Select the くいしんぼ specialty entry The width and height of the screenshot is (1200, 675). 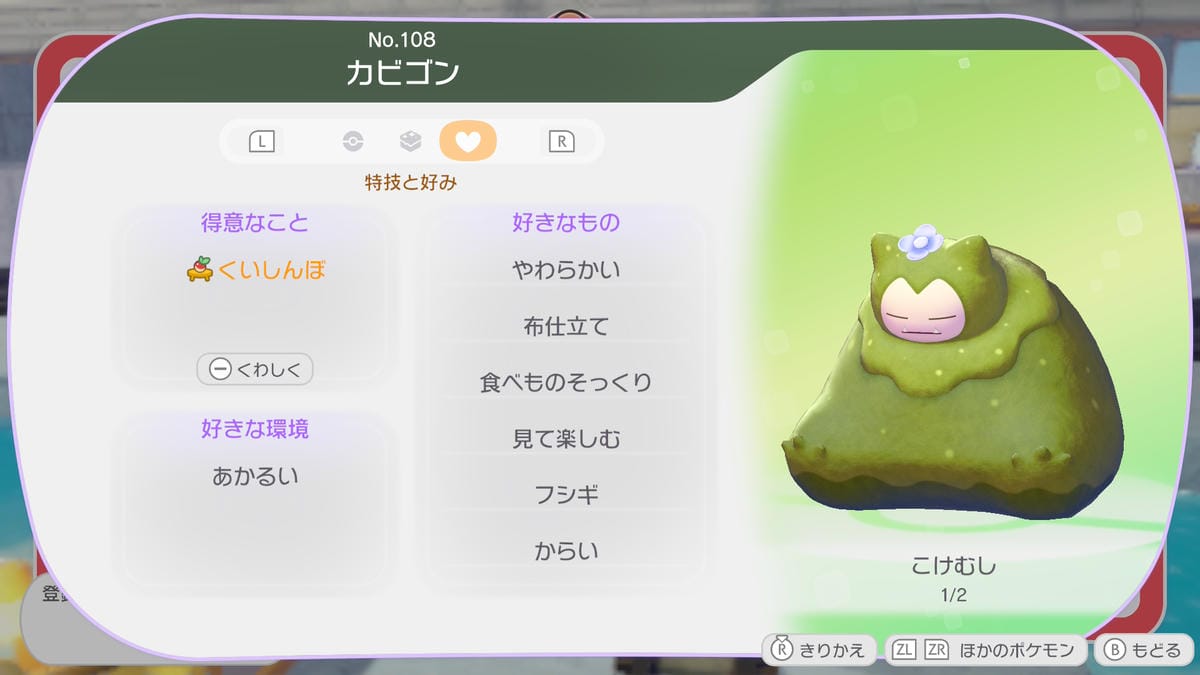(x=256, y=270)
